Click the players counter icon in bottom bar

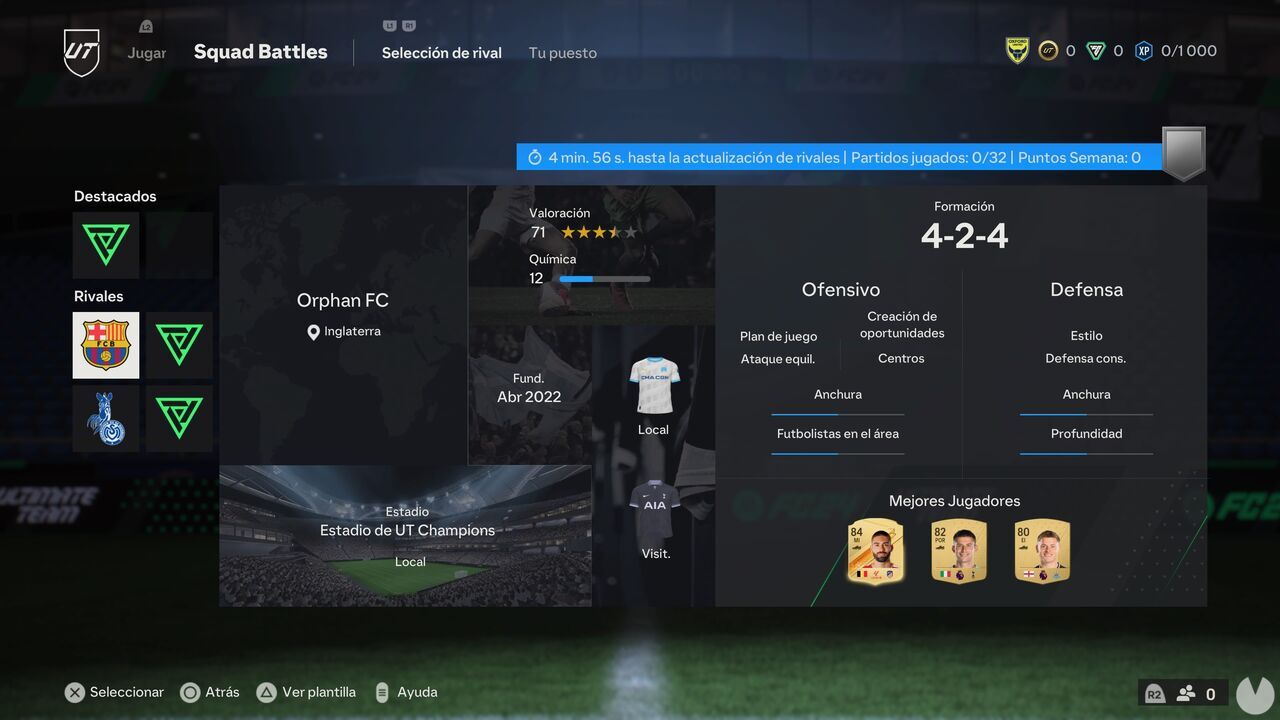click(x=1186, y=692)
